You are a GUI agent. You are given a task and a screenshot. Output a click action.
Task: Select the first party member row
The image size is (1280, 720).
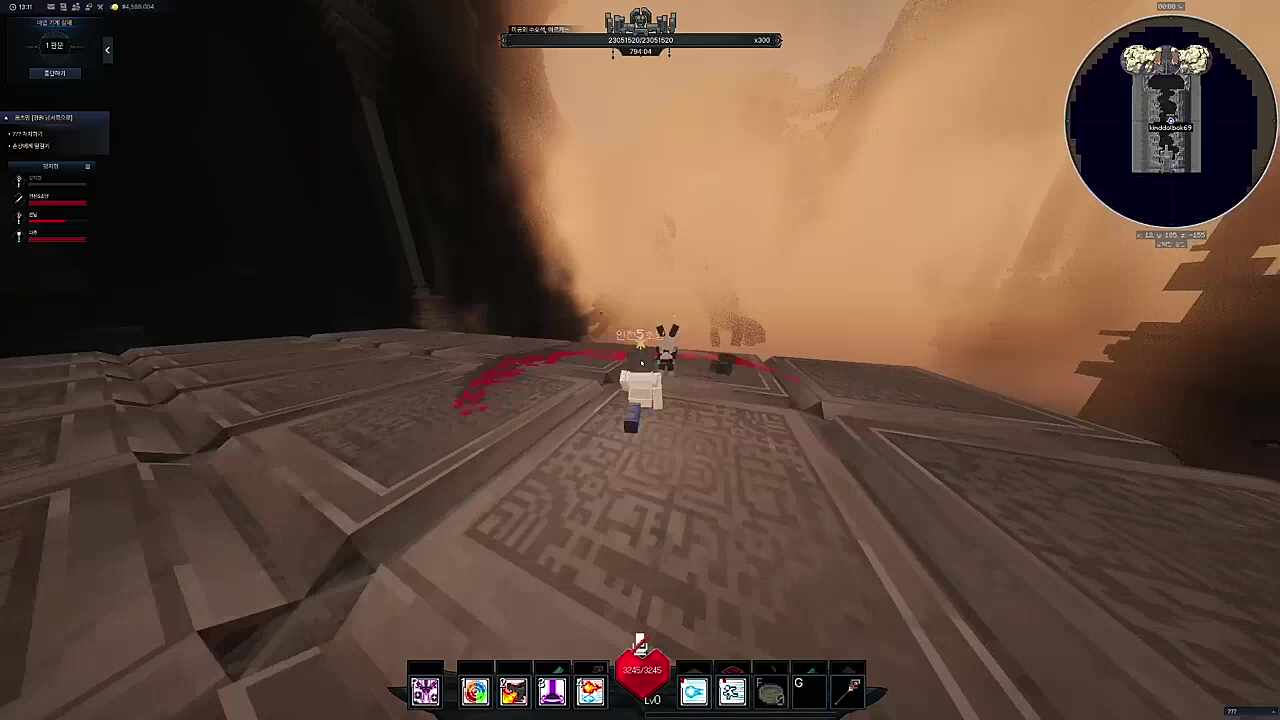[x=50, y=181]
